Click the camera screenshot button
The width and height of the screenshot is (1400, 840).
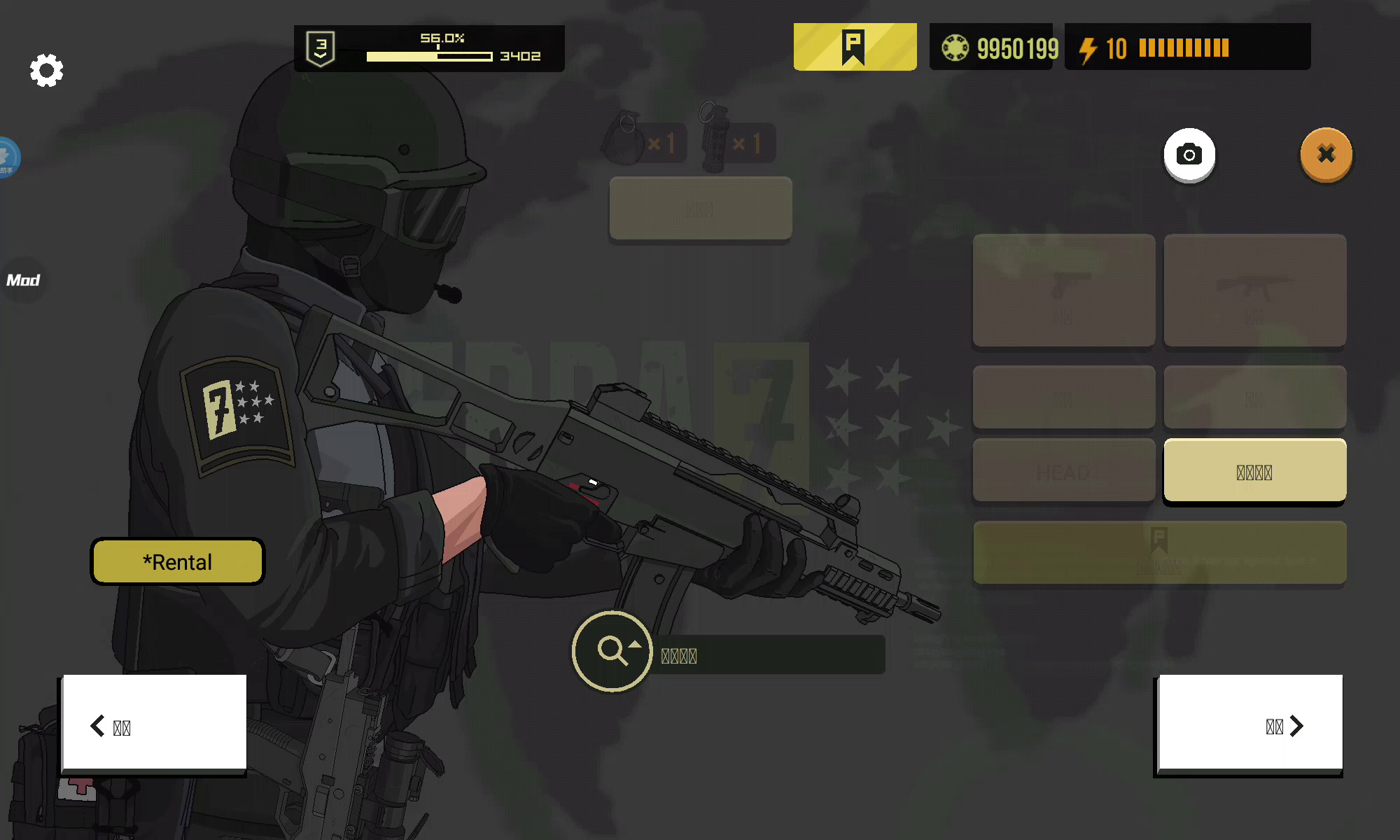(x=1189, y=155)
